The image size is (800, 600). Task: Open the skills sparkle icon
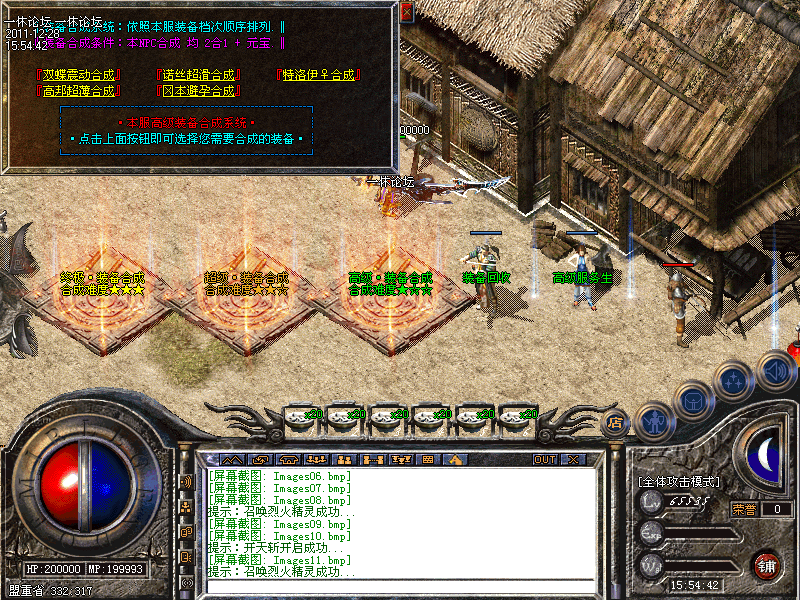(734, 381)
